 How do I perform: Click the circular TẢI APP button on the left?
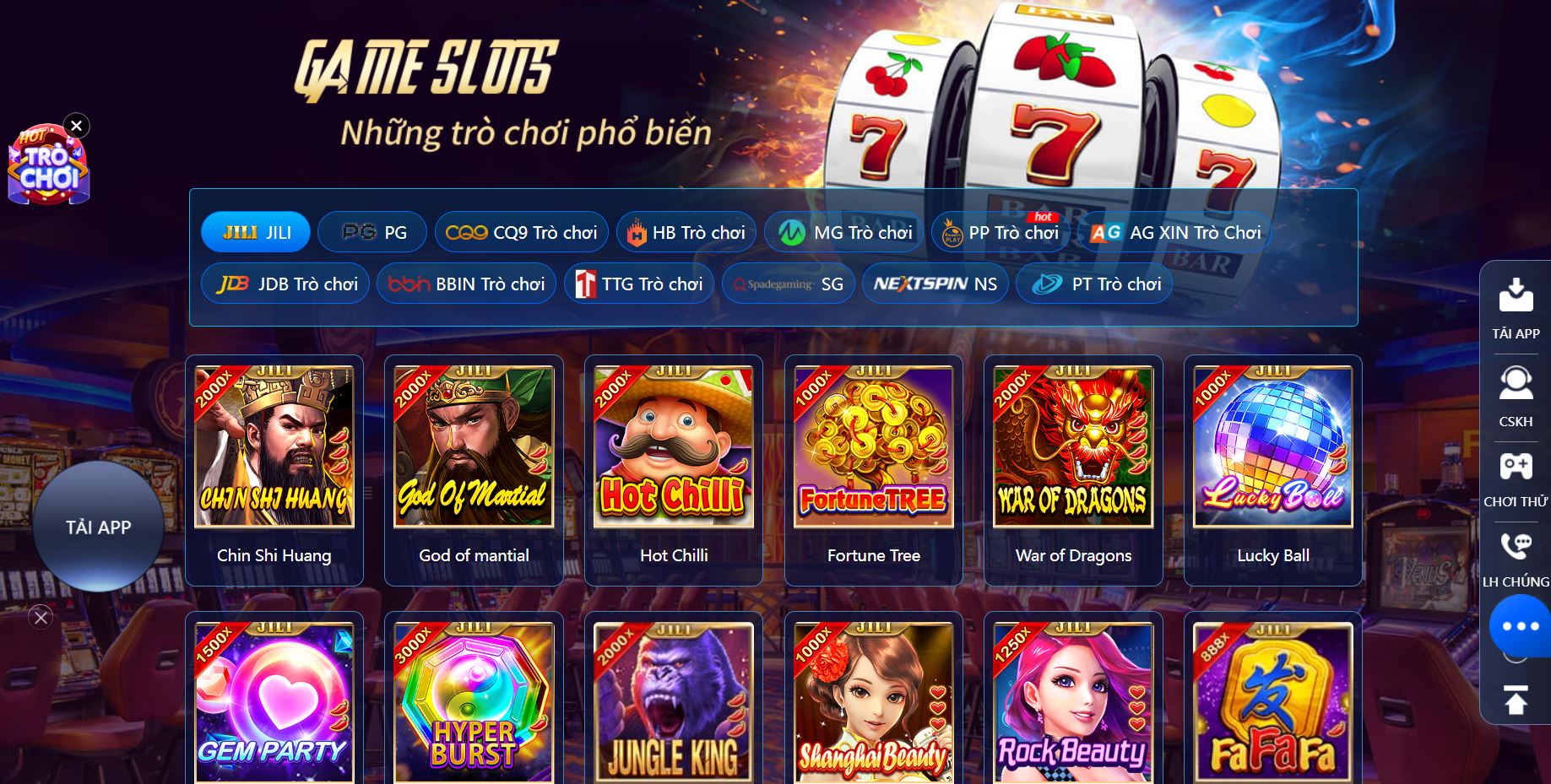coord(98,527)
